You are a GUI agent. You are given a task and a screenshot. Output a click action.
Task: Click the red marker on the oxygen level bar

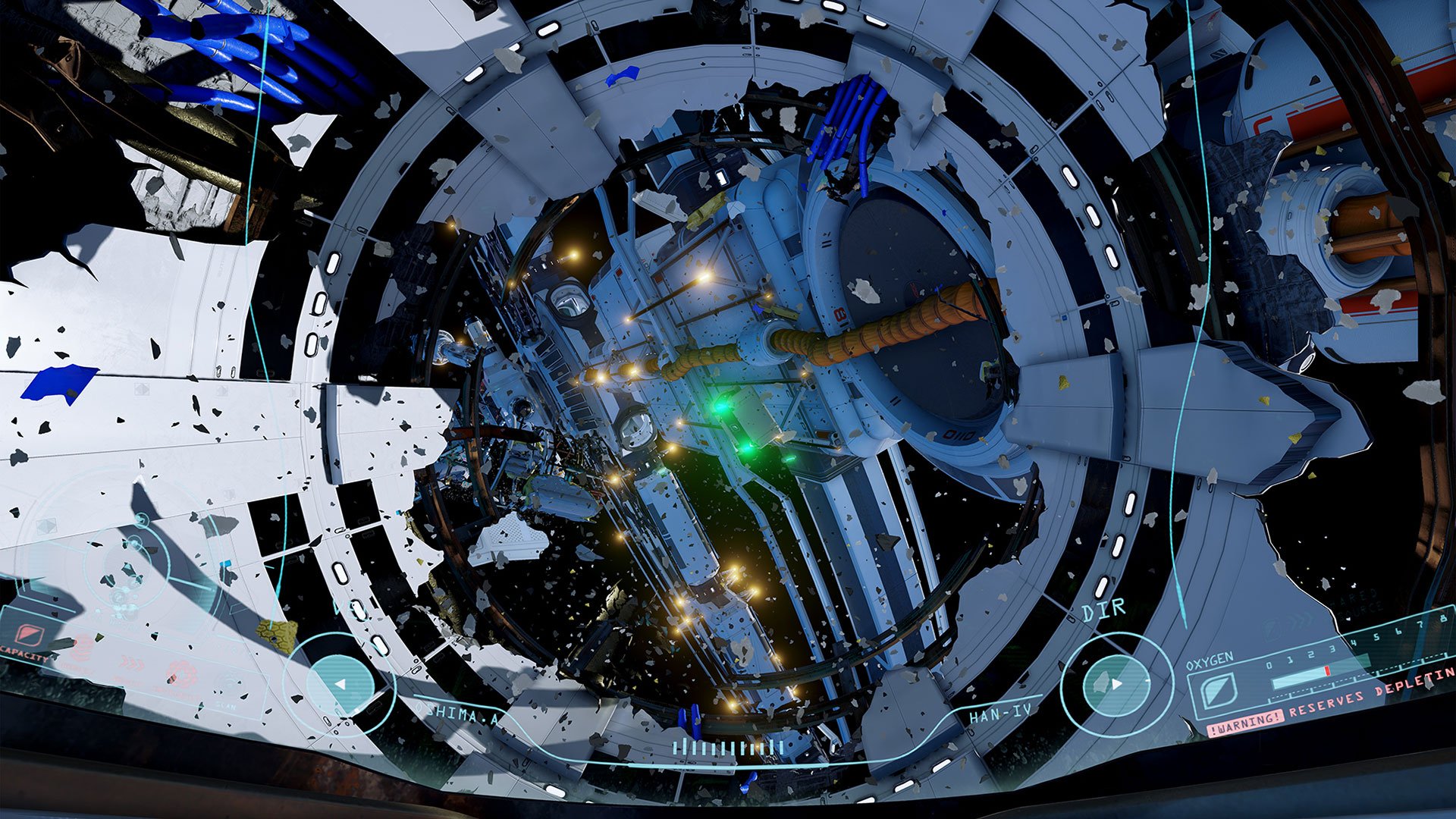point(1327,671)
